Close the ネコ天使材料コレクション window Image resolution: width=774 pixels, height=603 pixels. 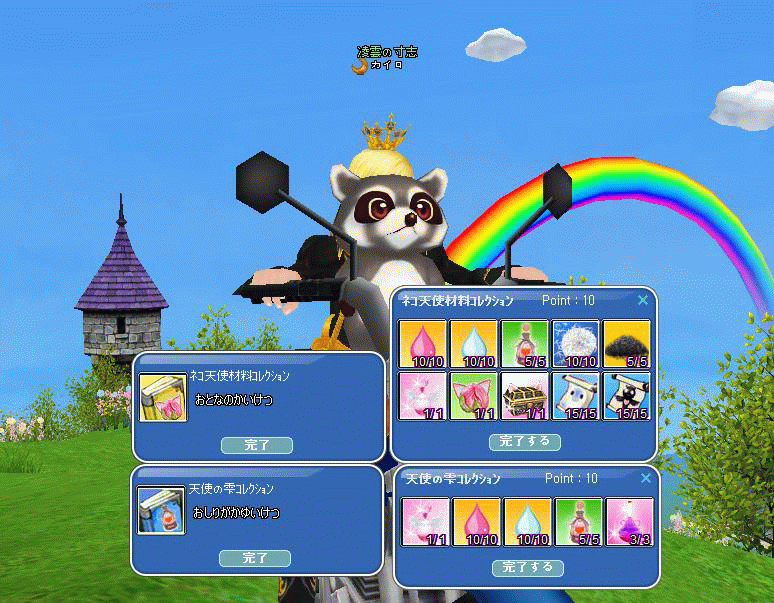(x=643, y=300)
